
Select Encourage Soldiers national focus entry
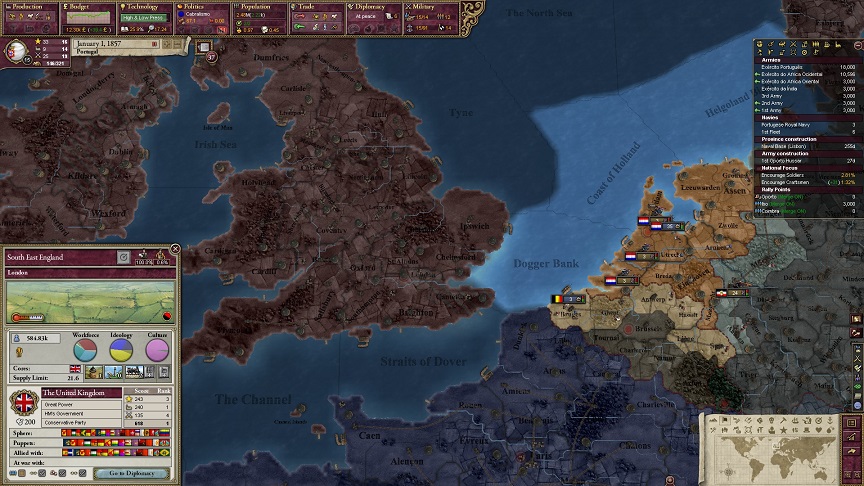[x=790, y=174]
